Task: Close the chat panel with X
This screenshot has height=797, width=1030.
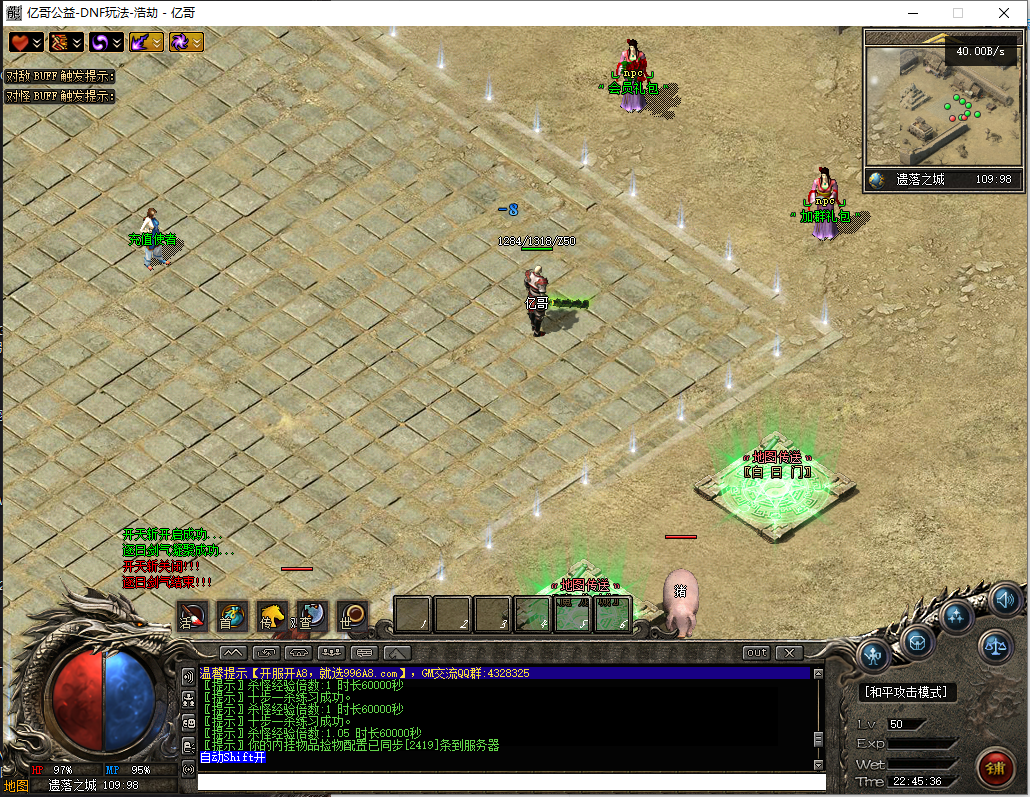Action: coord(789,653)
